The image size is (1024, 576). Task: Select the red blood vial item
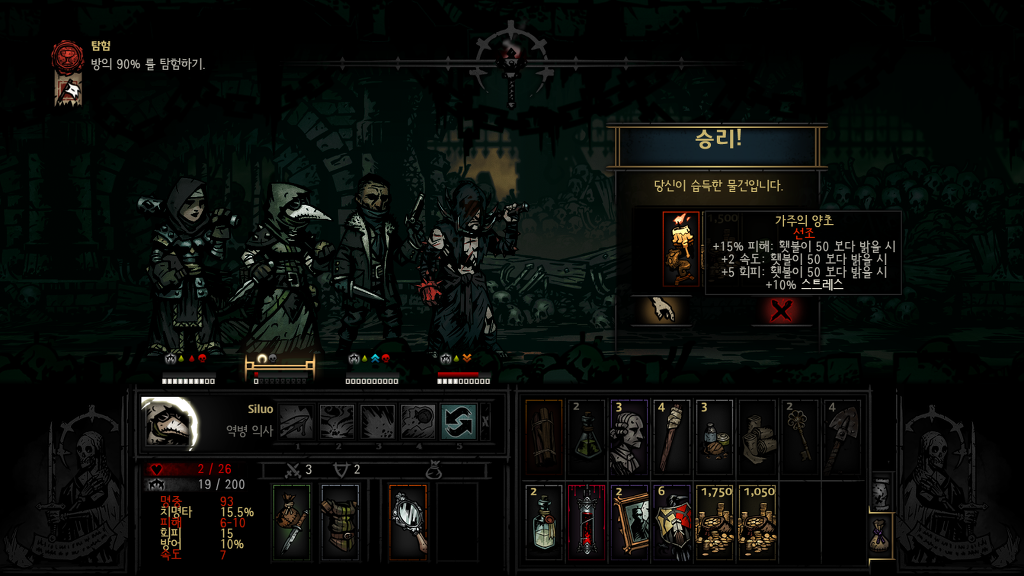[587, 520]
